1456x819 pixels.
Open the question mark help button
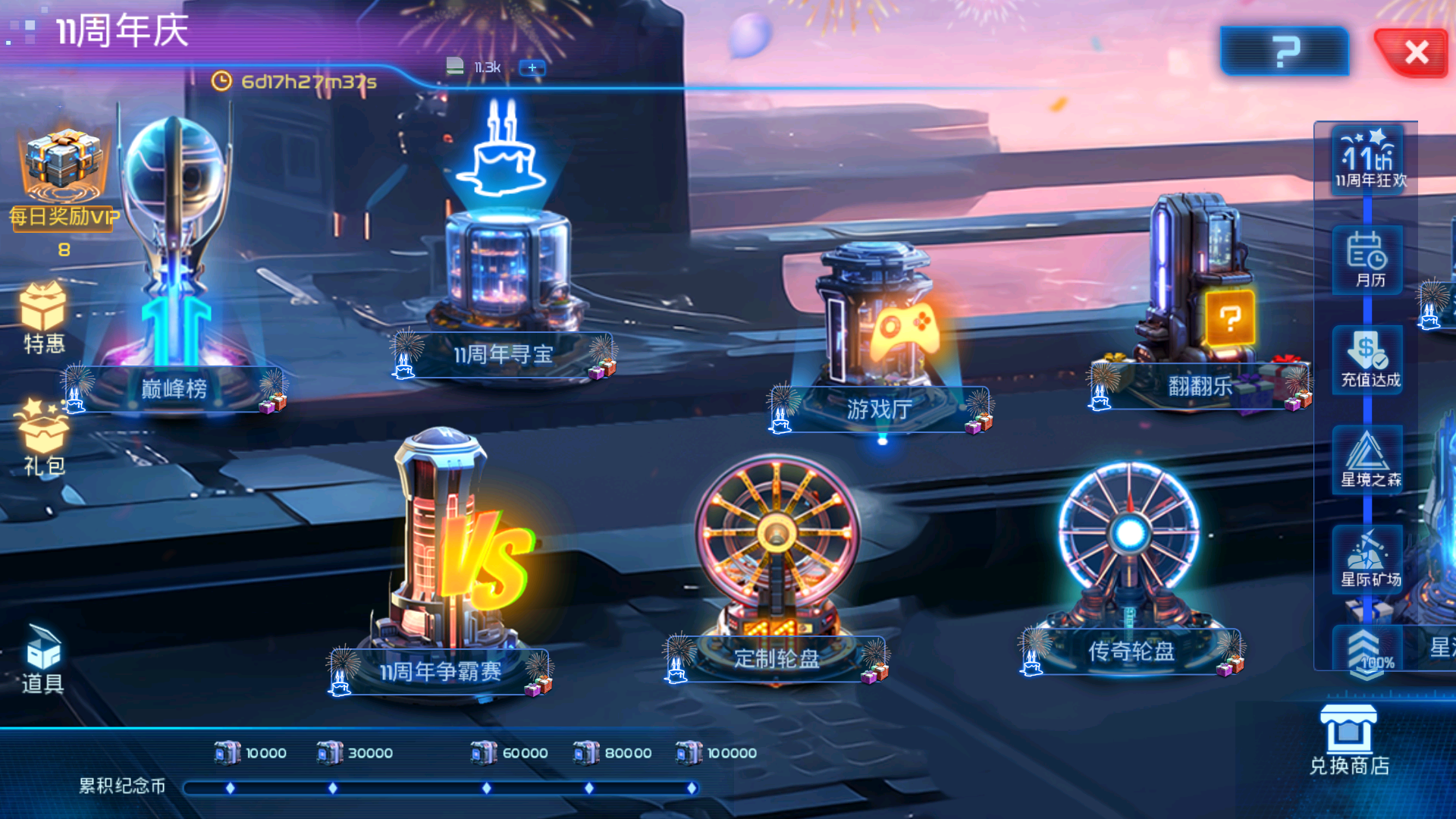(1285, 52)
